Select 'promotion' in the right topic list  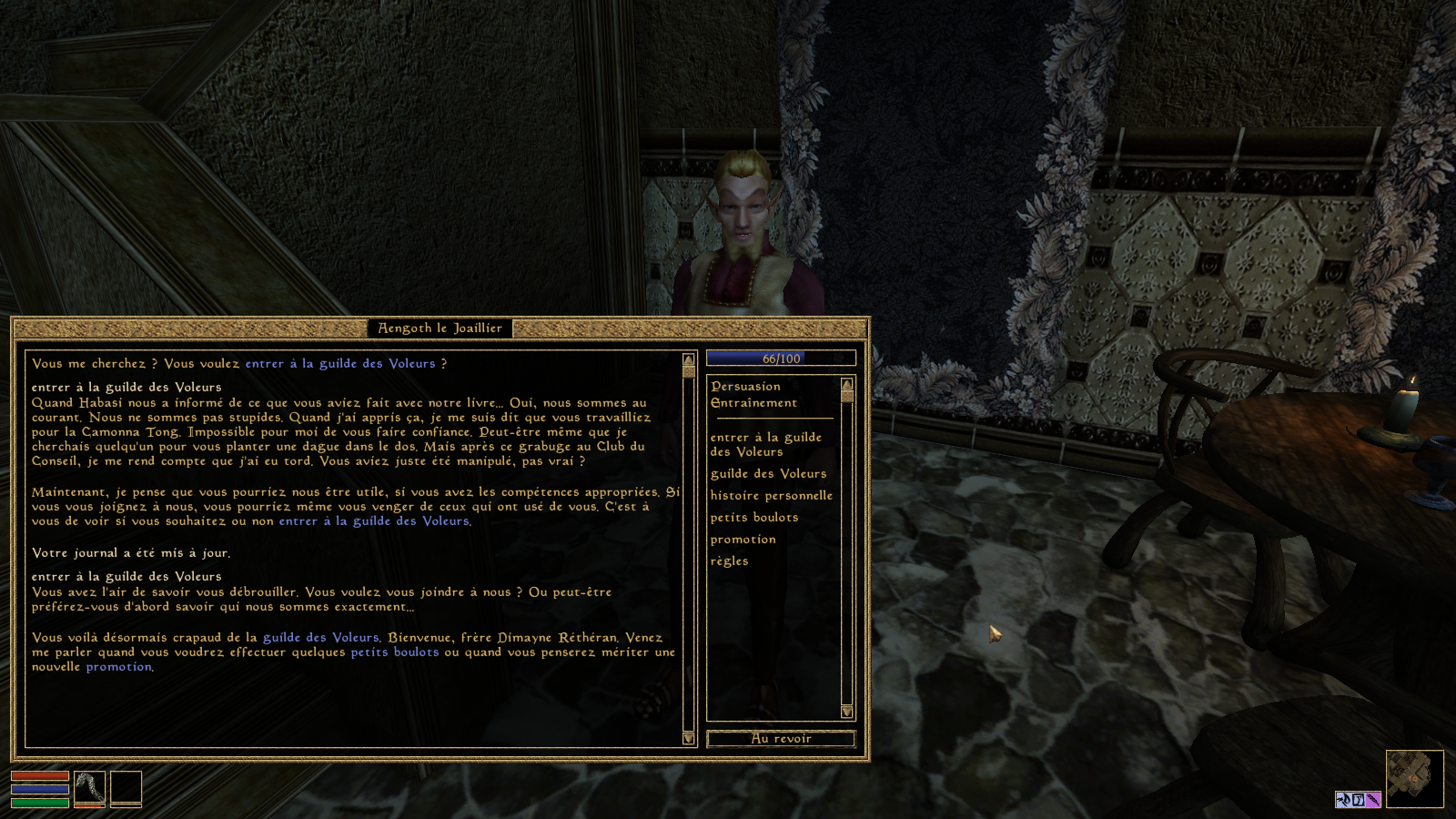coord(743,539)
